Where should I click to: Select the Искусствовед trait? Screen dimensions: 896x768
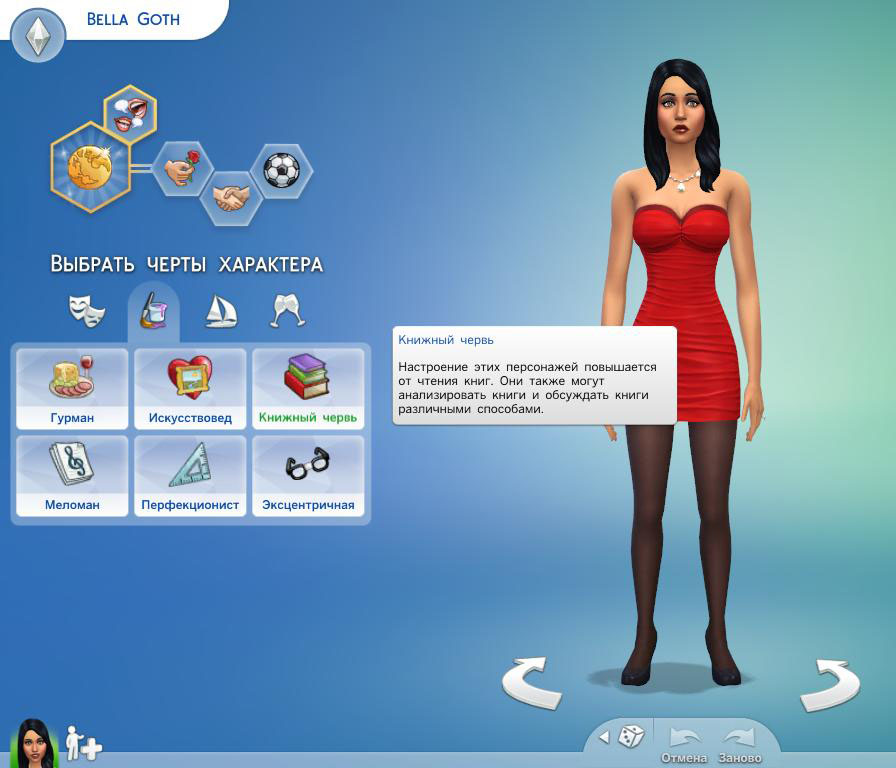coord(189,389)
